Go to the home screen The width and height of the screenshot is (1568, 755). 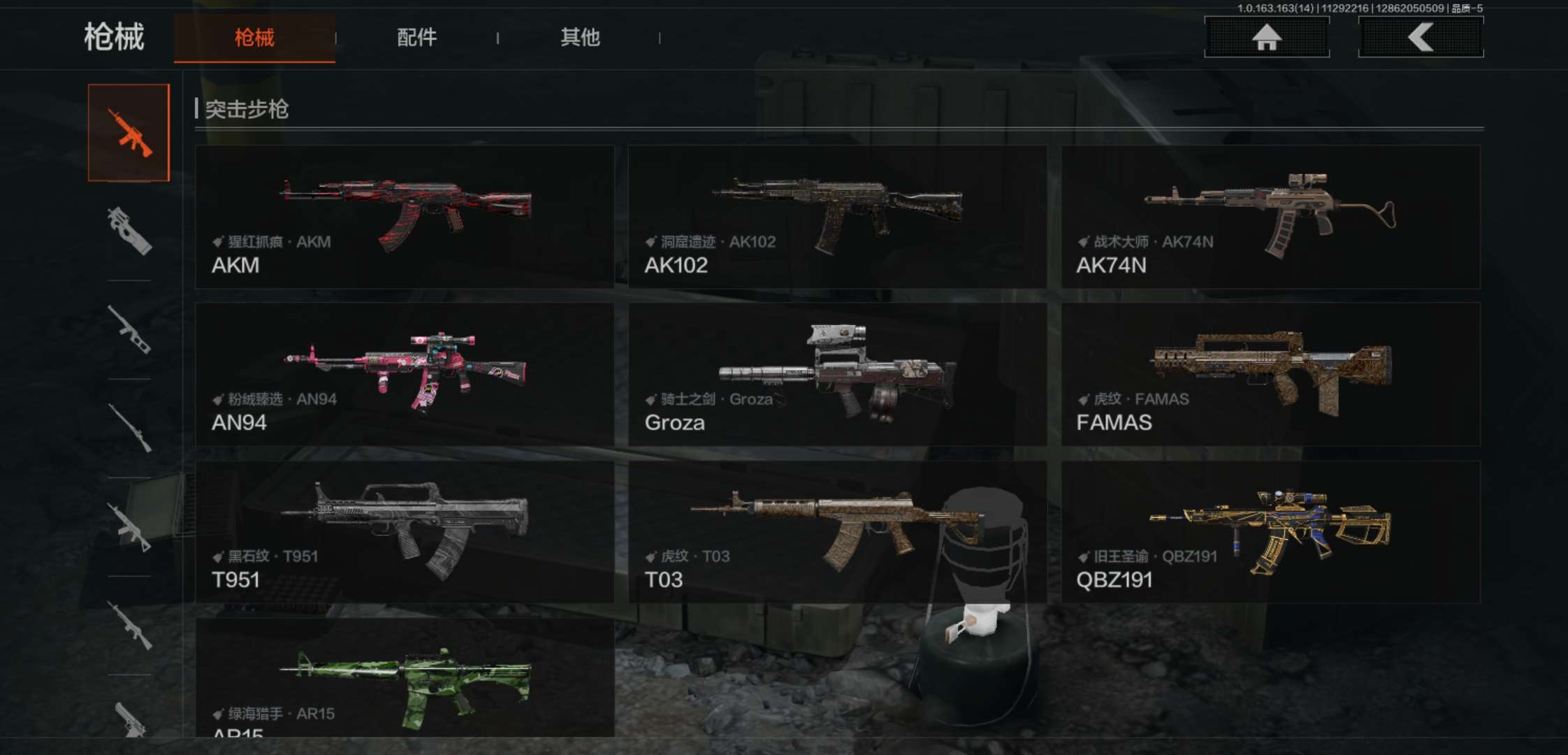pos(1266,37)
